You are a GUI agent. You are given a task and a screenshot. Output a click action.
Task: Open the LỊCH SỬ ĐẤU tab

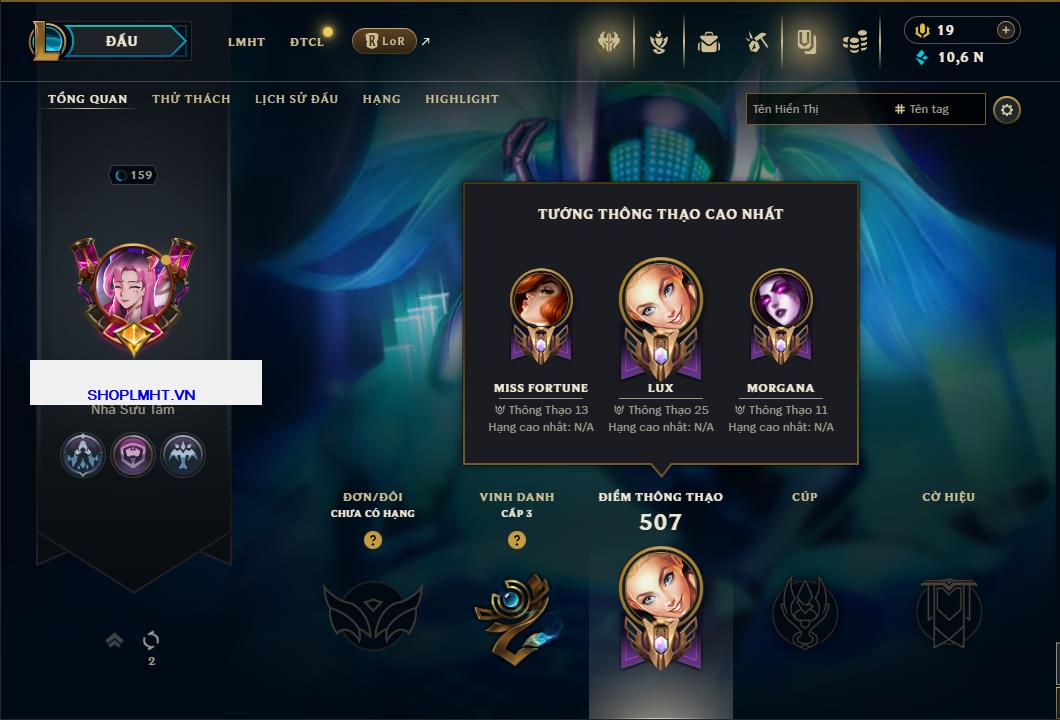pos(296,99)
